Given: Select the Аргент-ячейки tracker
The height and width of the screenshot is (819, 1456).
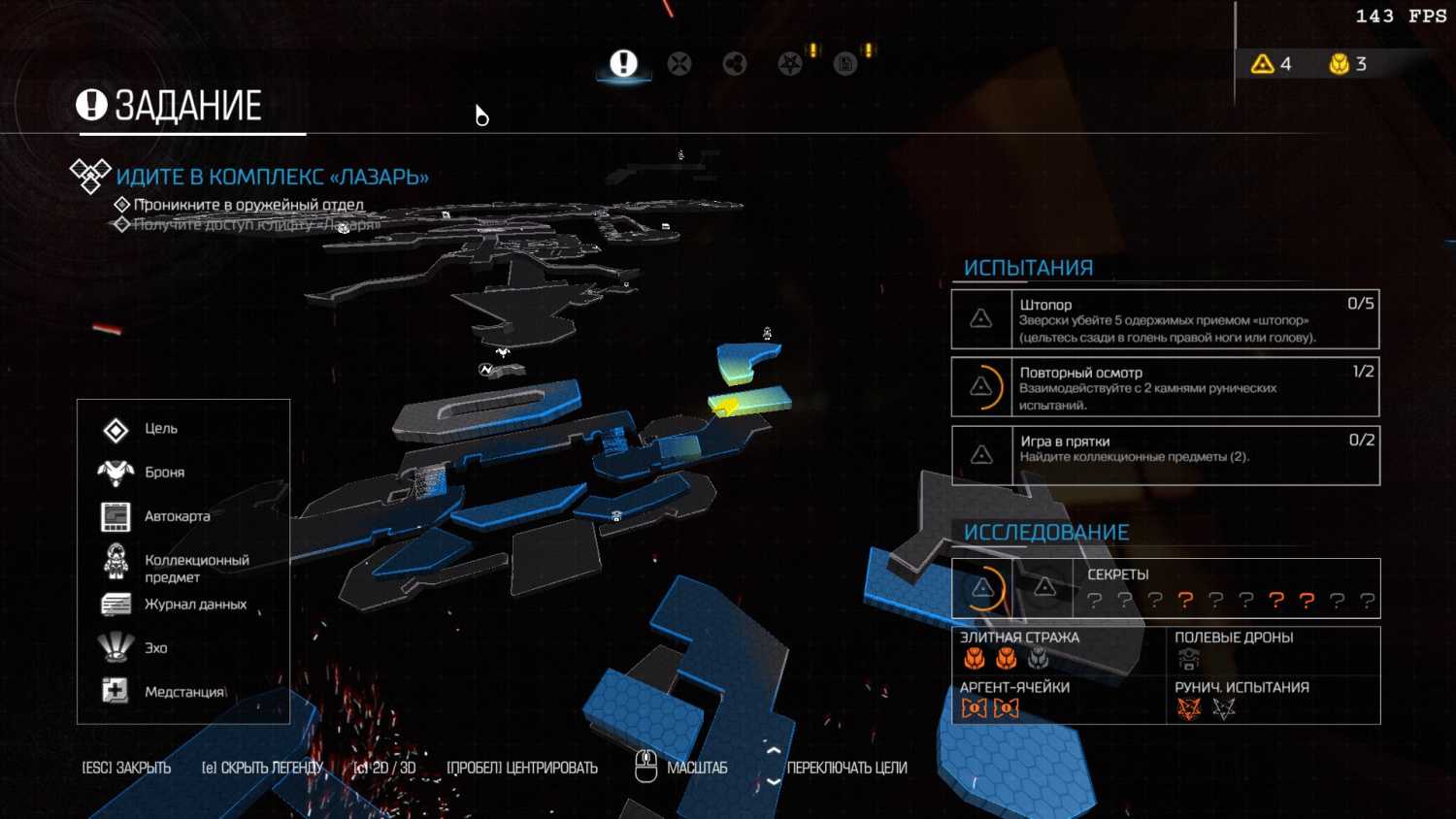Looking at the screenshot, I should pyautogui.click(x=1058, y=700).
